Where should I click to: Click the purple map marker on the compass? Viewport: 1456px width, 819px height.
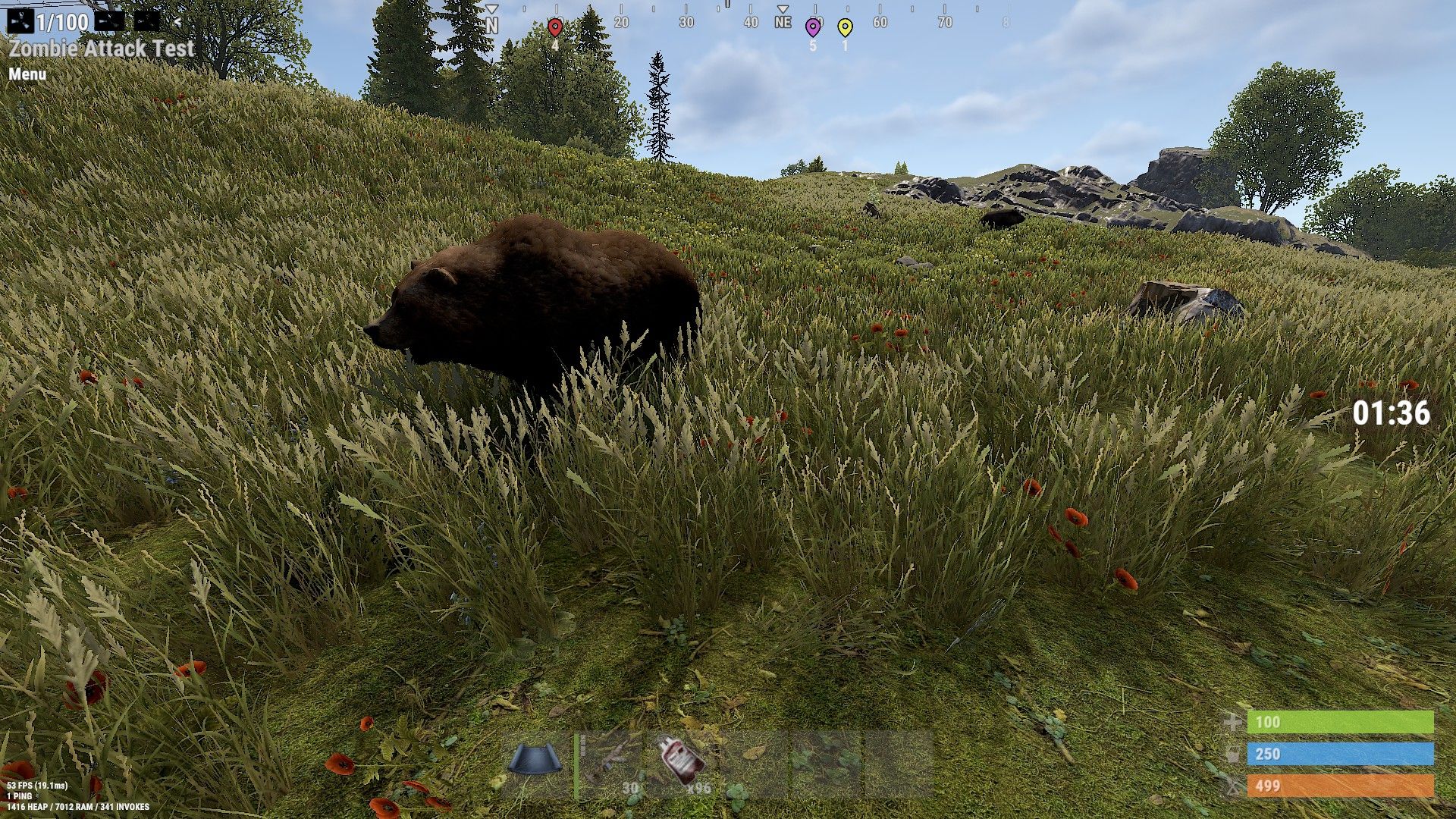point(813,28)
